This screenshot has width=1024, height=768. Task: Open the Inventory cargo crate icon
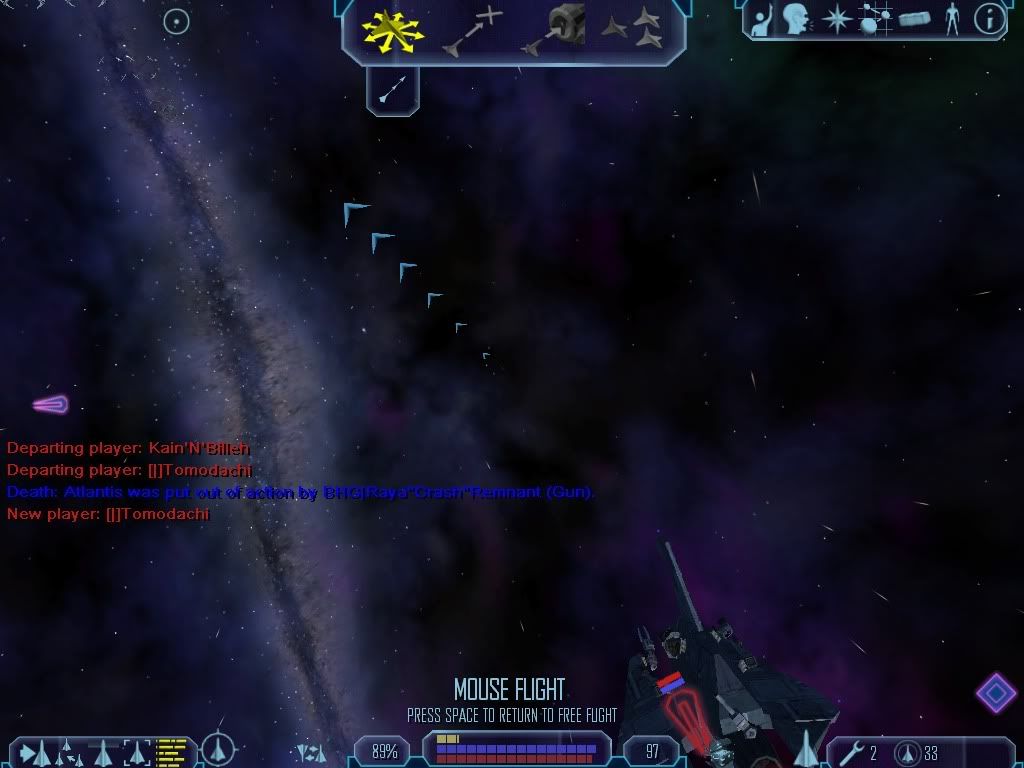(913, 19)
